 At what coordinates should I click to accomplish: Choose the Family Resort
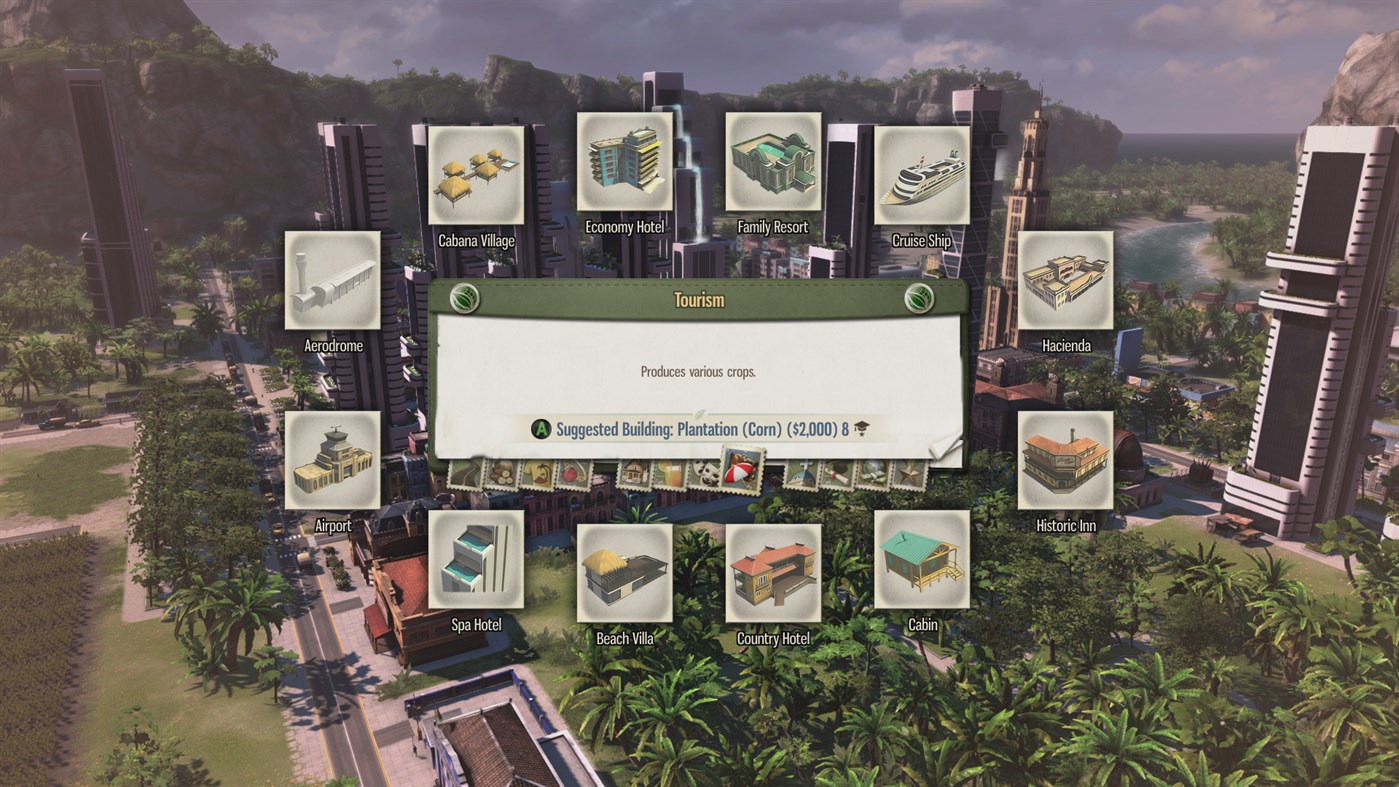coord(773,160)
